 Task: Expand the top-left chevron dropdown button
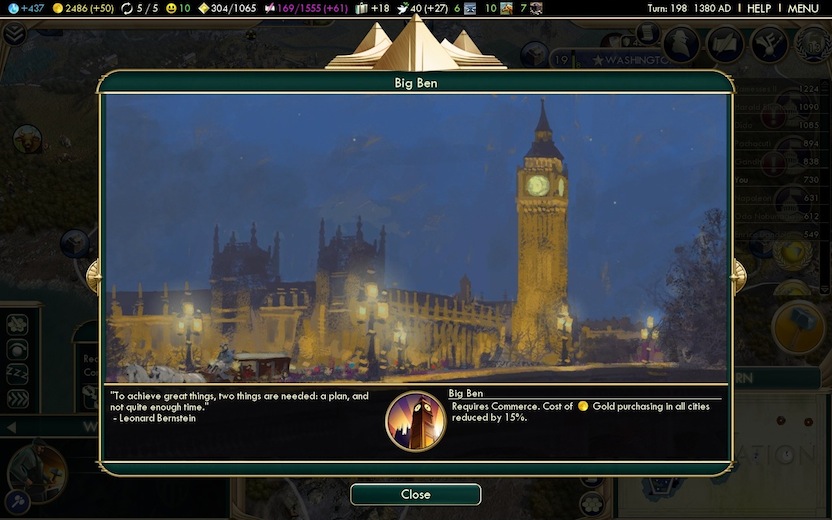pyautogui.click(x=13, y=33)
